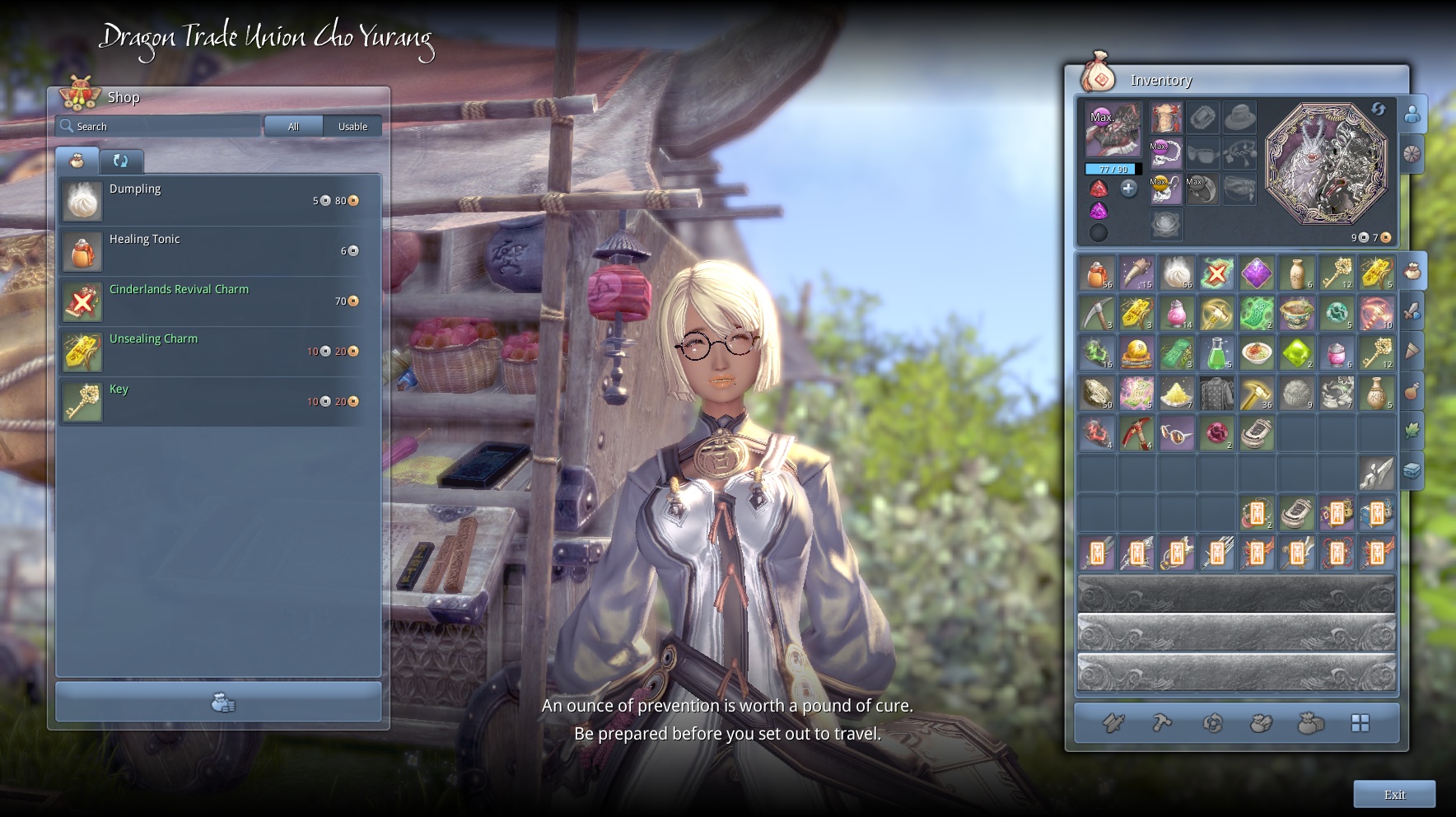Click the green potion flask in inventory
1456x817 pixels.
coord(1216,353)
